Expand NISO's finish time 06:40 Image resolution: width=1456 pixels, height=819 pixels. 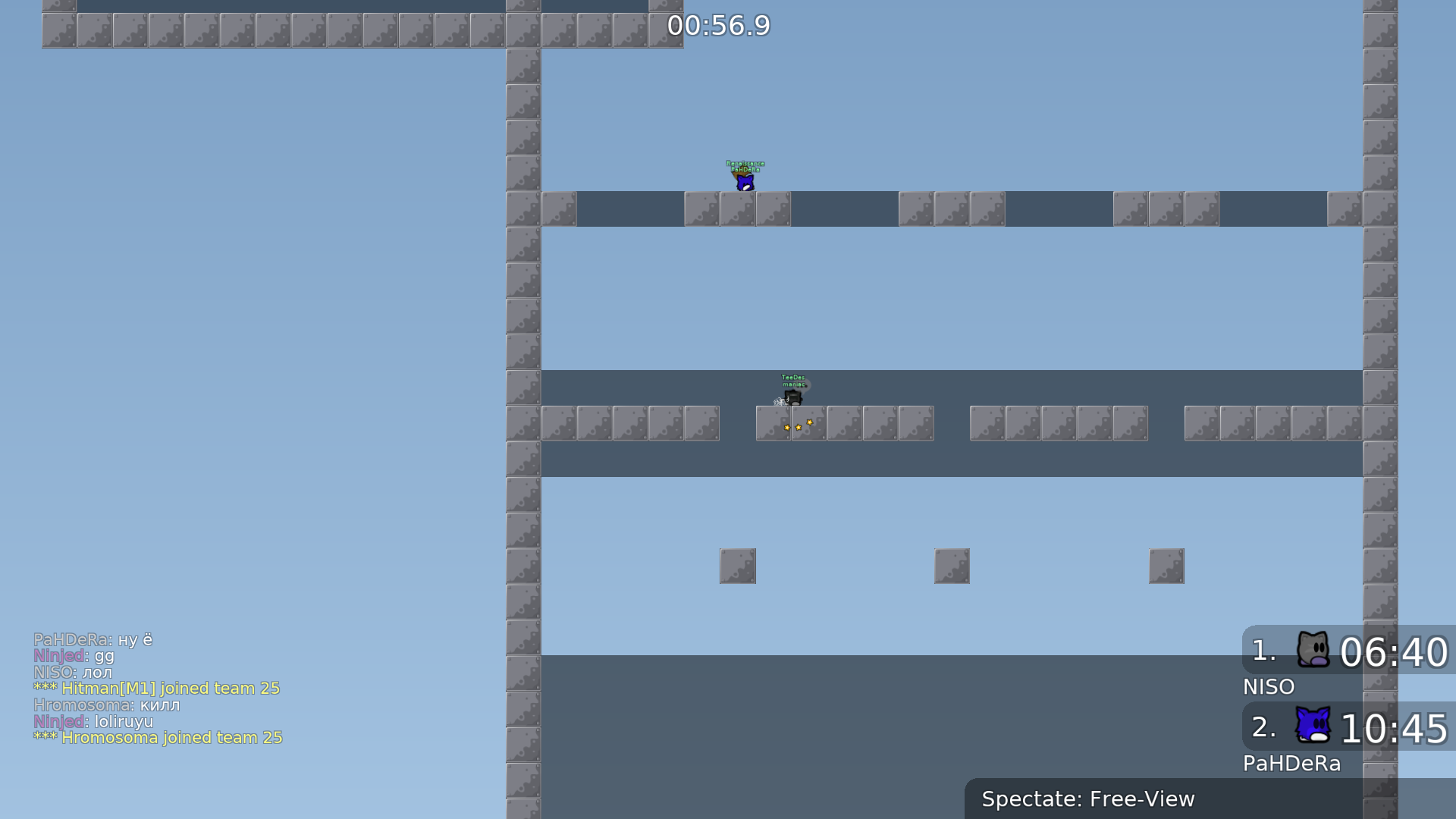pos(1394,652)
